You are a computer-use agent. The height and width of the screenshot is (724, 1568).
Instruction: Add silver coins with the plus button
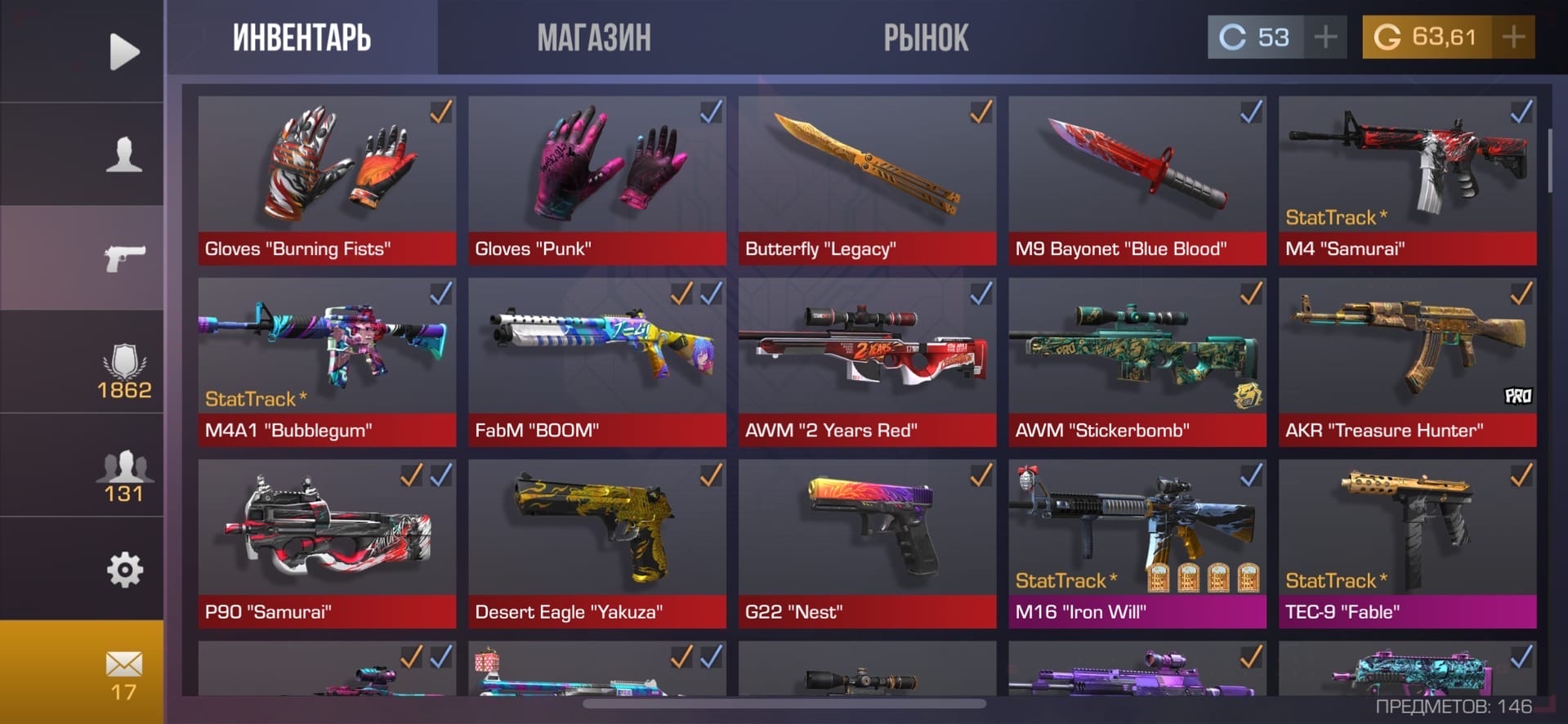[x=1325, y=37]
